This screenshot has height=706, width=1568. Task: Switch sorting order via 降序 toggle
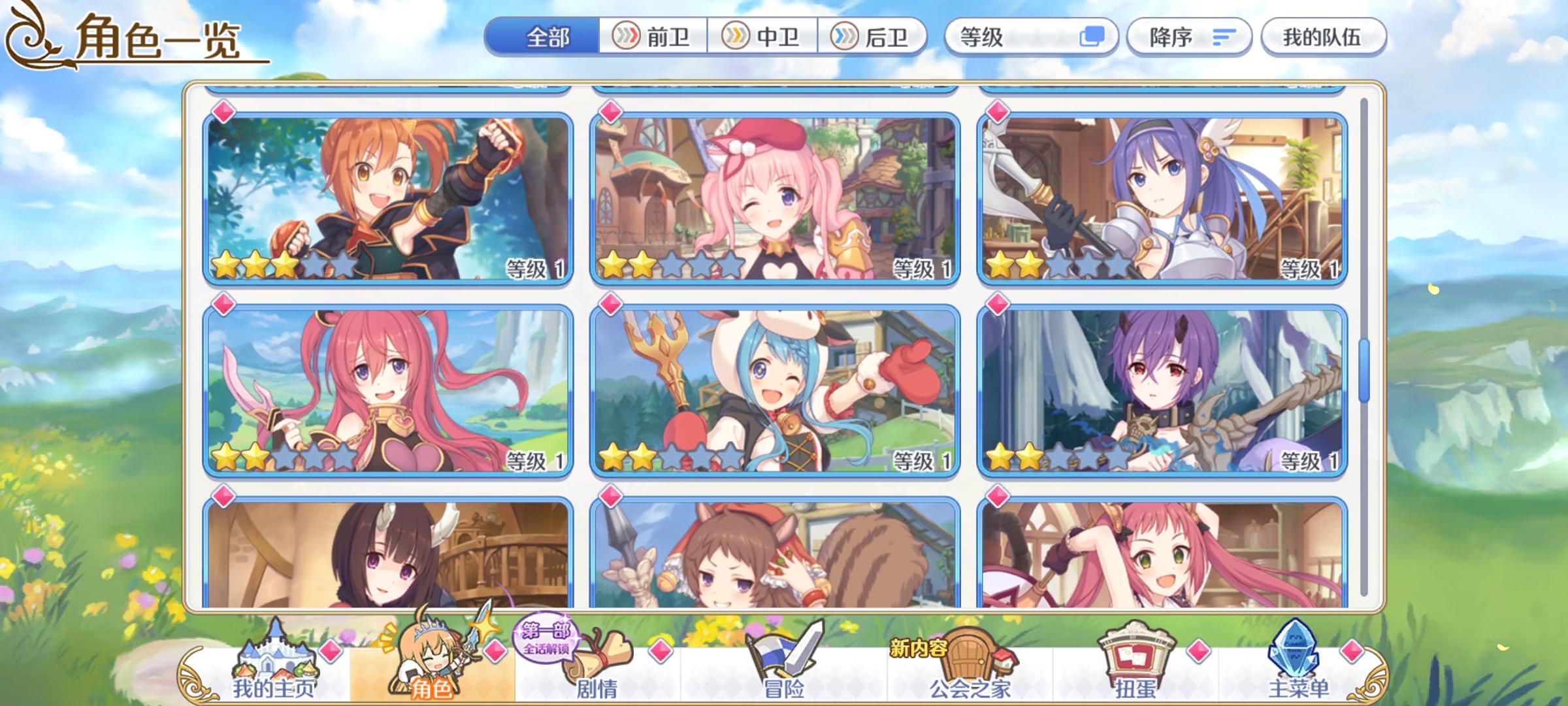coord(1189,37)
